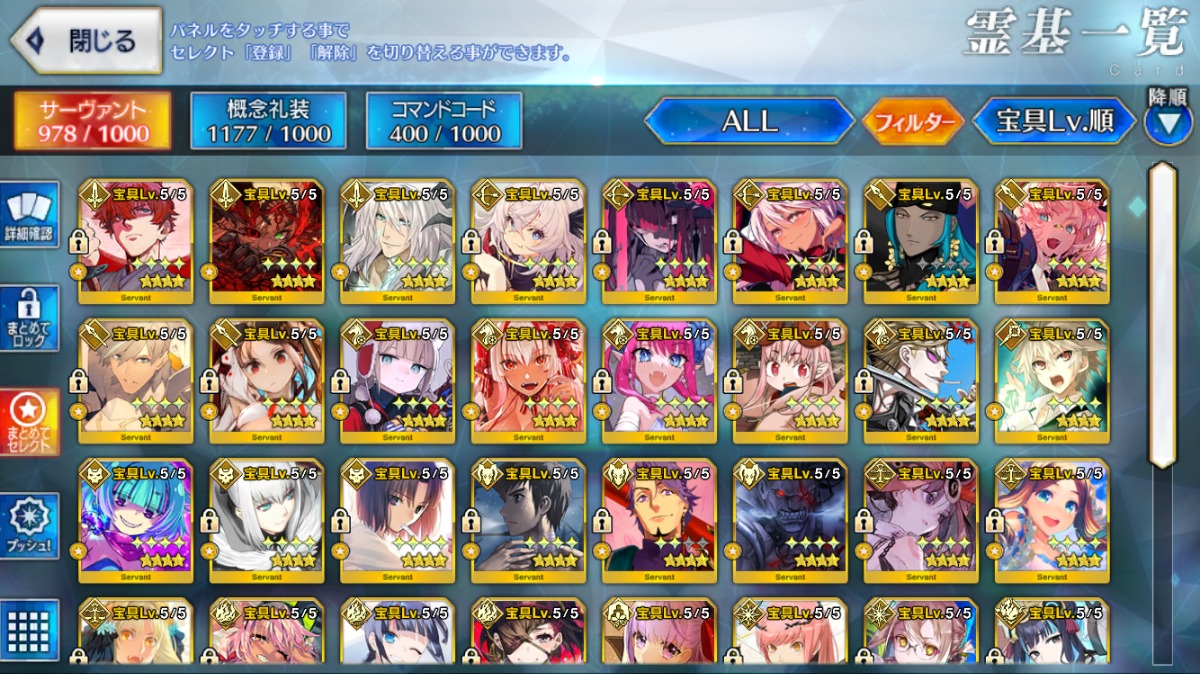Select the red-haired servant with glasses card
This screenshot has height=674, width=1200.
click(136, 241)
